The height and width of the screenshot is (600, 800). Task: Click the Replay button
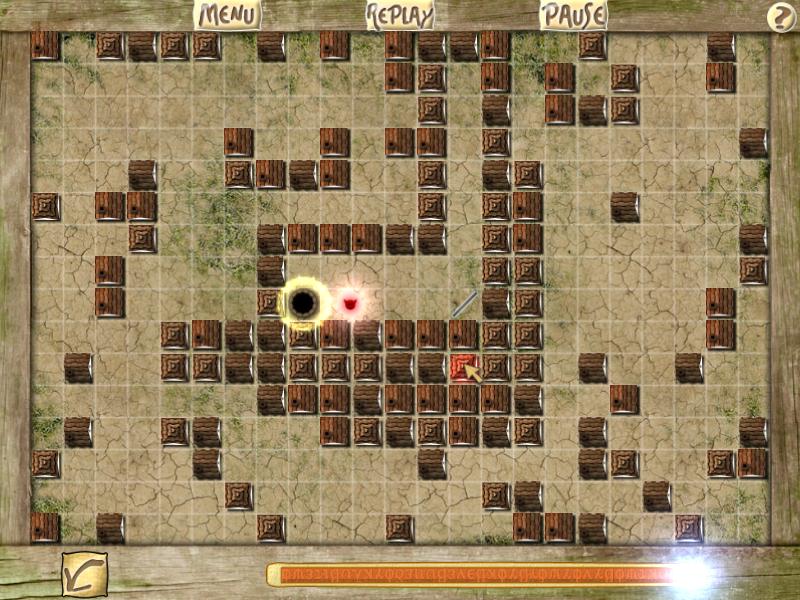pyautogui.click(x=400, y=15)
